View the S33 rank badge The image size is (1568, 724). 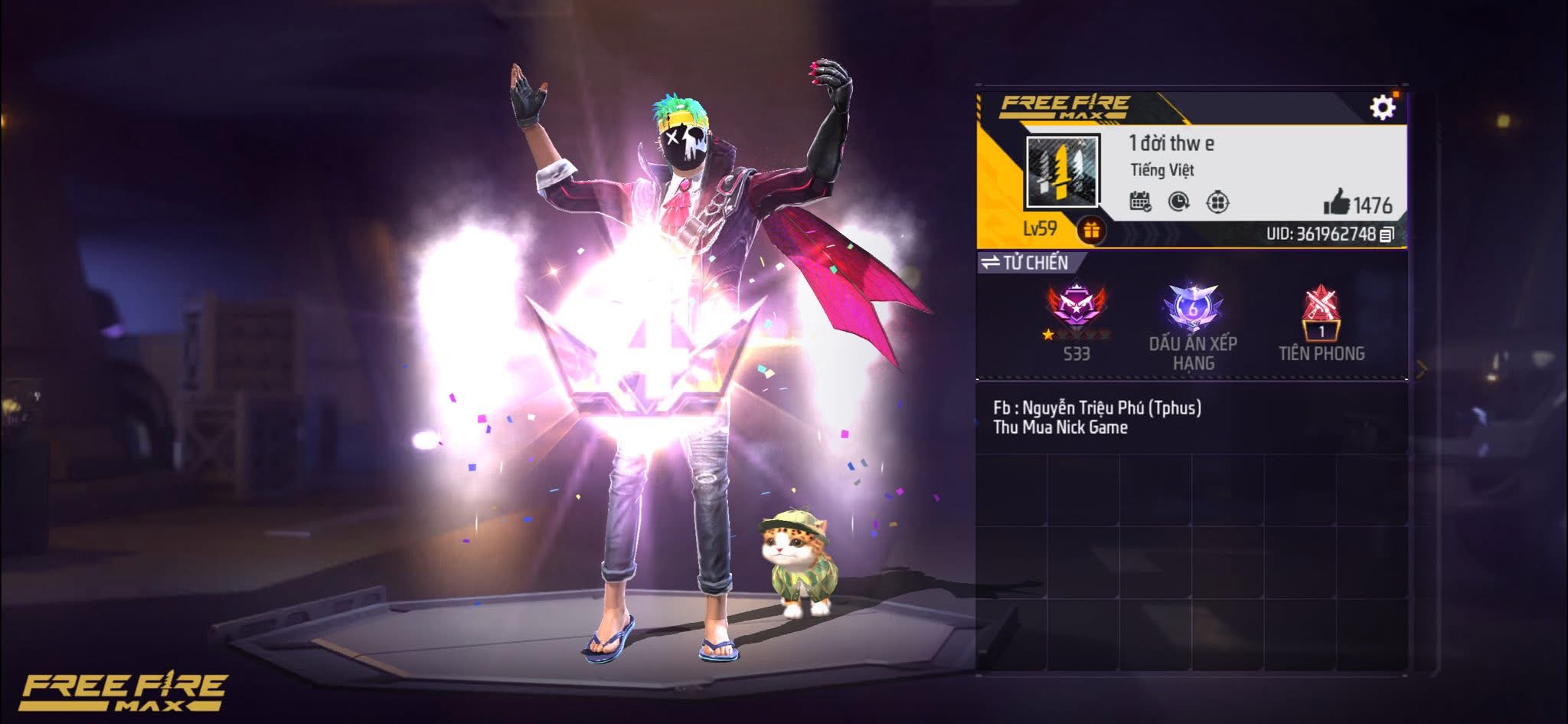1076,309
